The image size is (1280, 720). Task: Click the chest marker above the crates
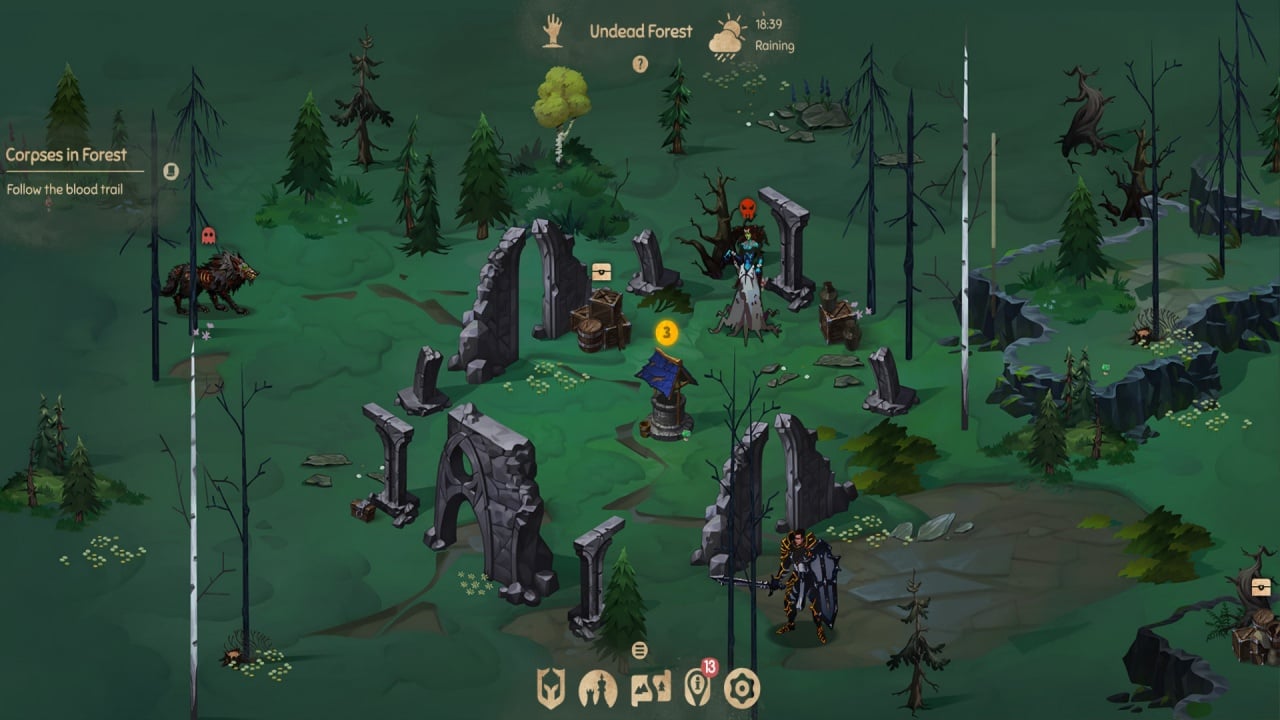[x=600, y=270]
